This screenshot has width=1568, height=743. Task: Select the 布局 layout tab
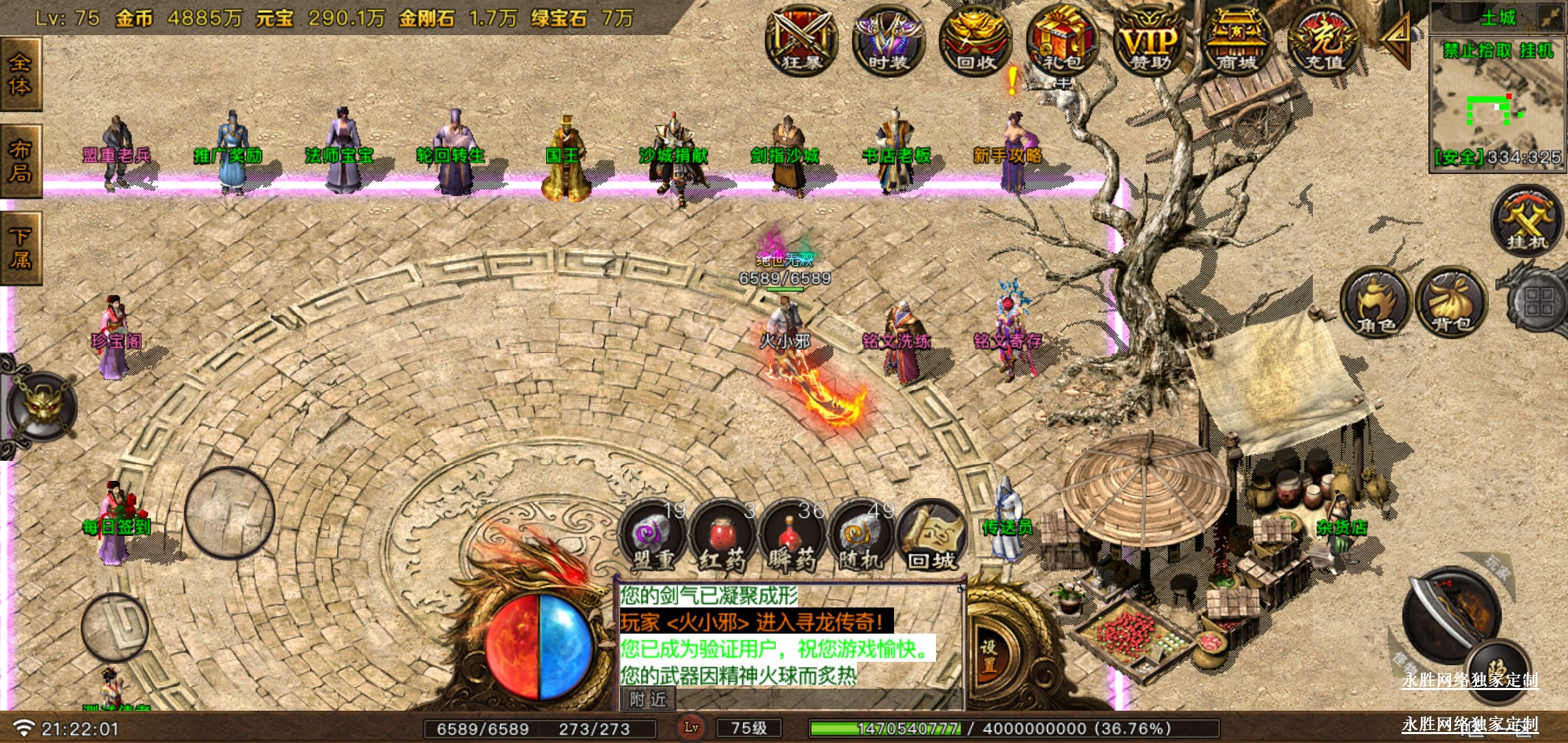pyautogui.click(x=21, y=162)
